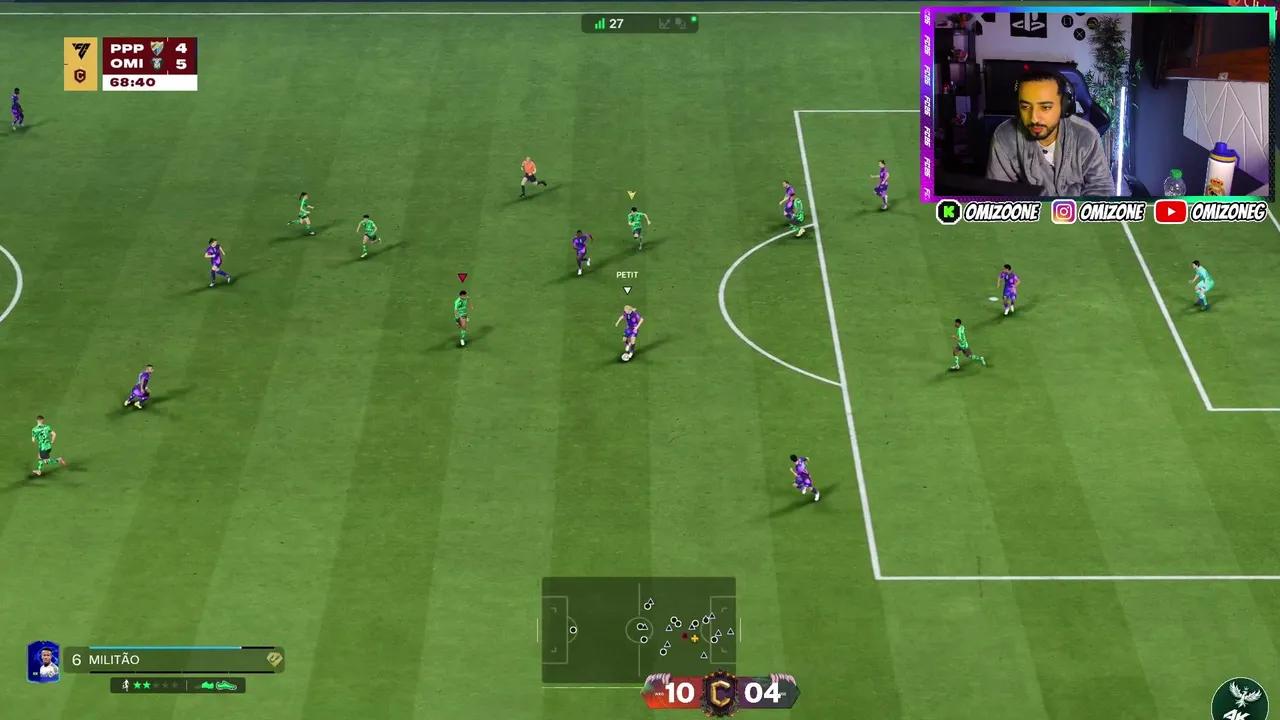This screenshot has width=1280, height=720.
Task: Select the PPP team crest in the scoreboard
Action: (155, 48)
